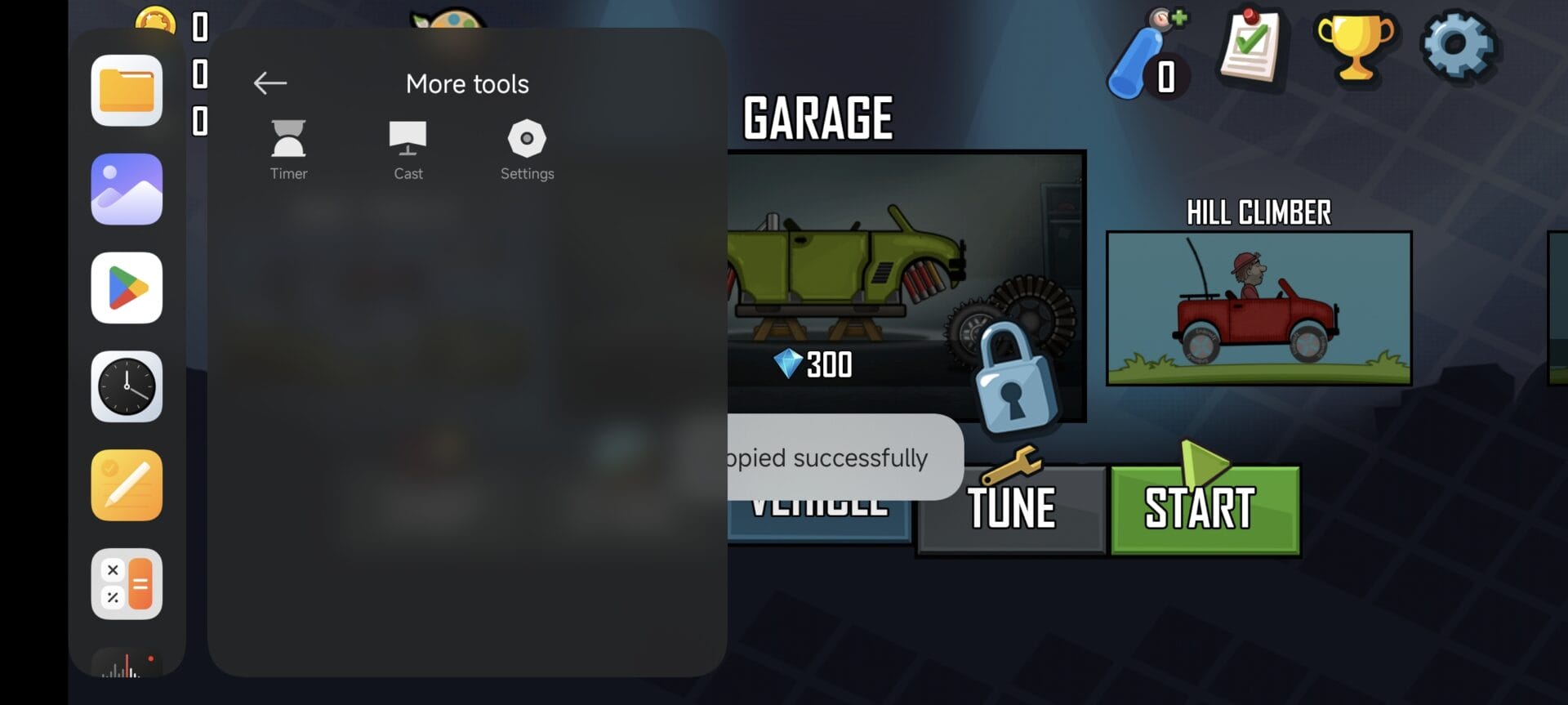Start the race with the green START button
Screen dimensions: 1568x705
pos(1205,509)
